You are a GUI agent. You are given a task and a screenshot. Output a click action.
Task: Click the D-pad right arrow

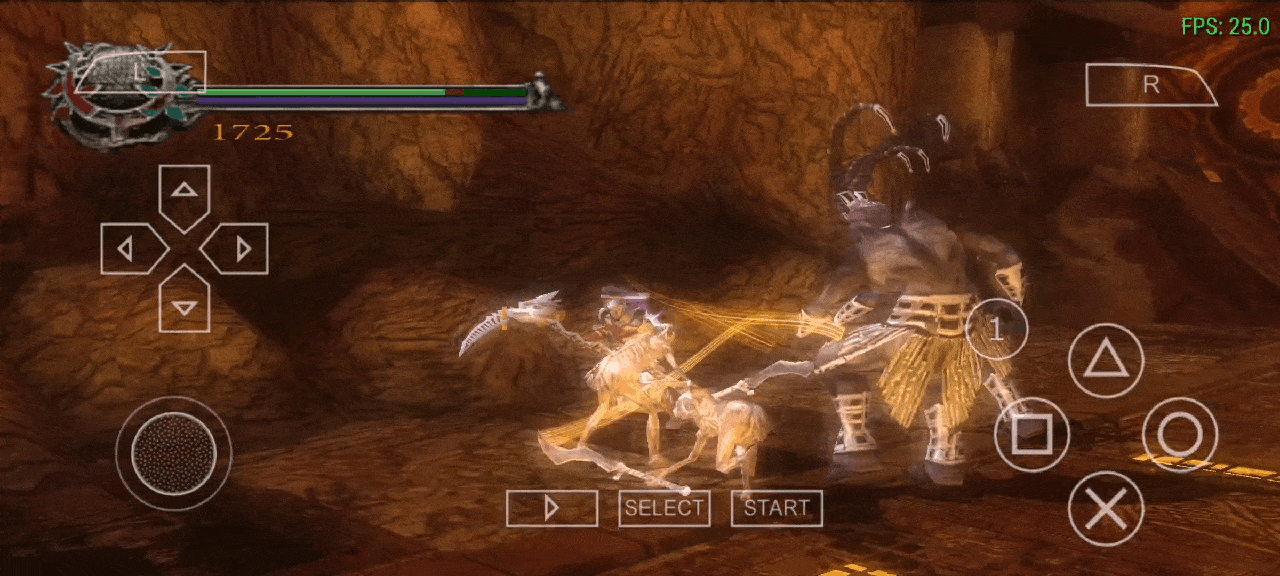pyautogui.click(x=238, y=249)
